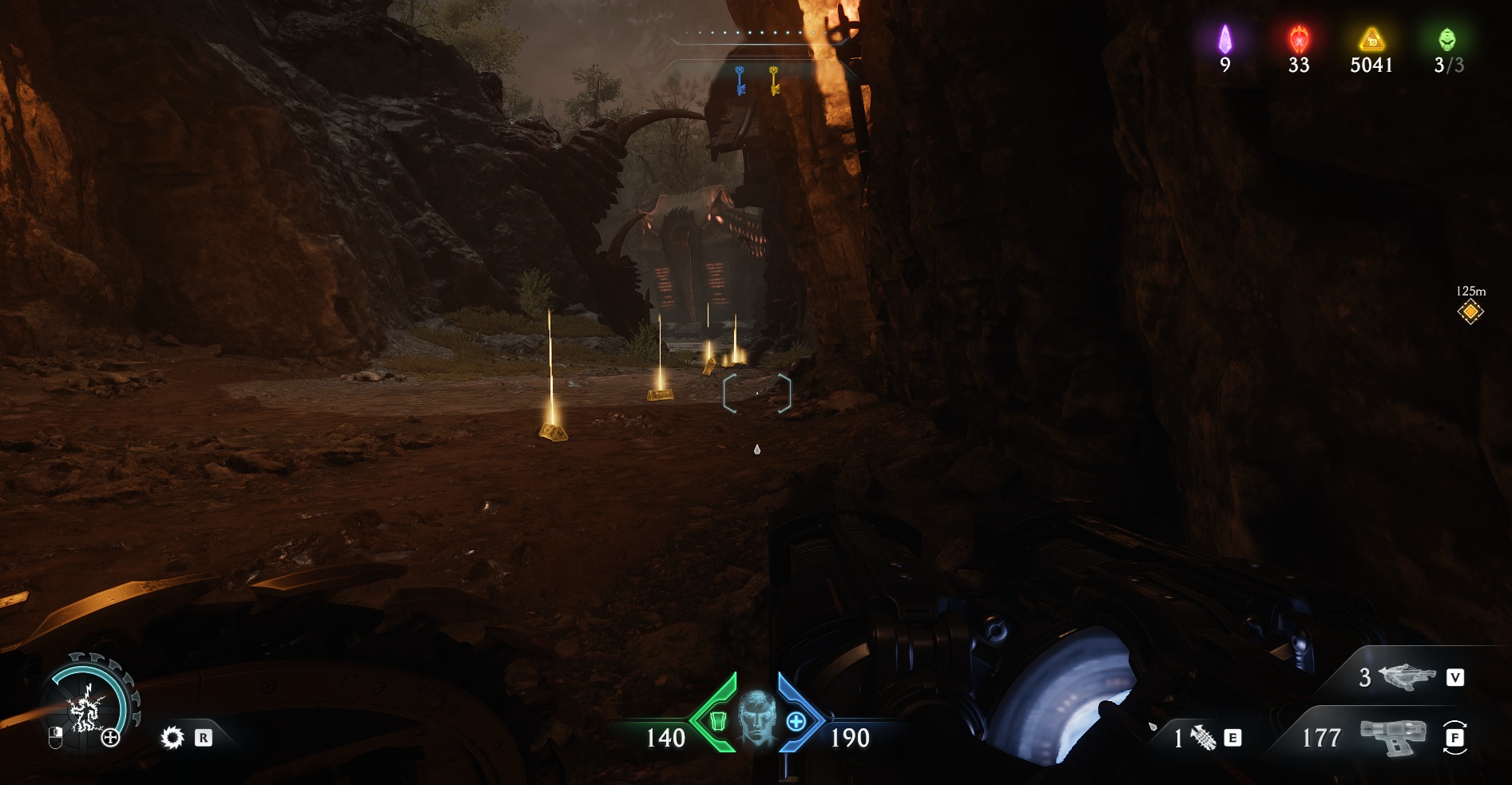Select the flail item icon
The width and height of the screenshot is (1512, 785).
[x=1204, y=739]
